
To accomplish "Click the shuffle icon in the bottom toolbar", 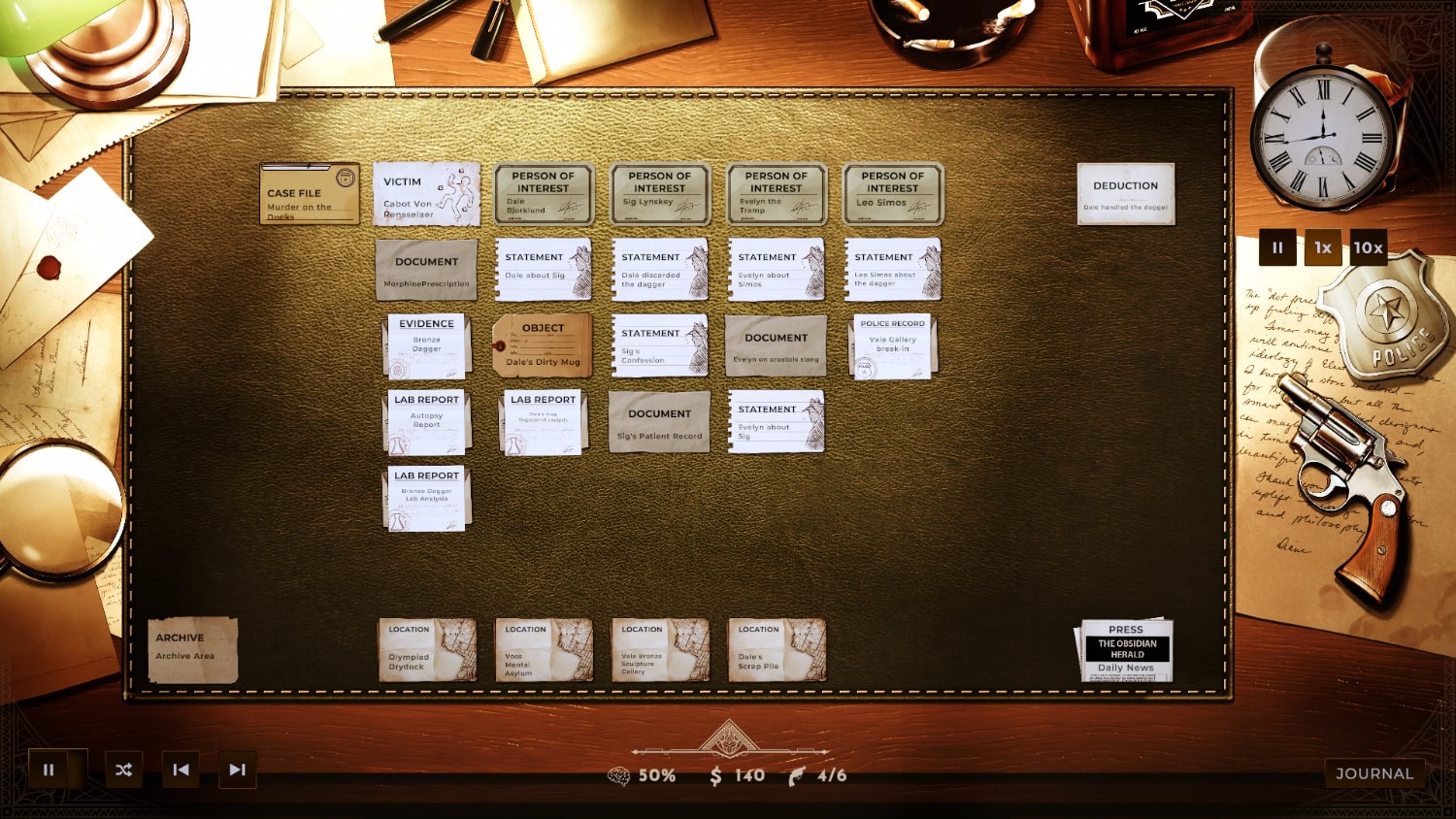I will click(123, 770).
